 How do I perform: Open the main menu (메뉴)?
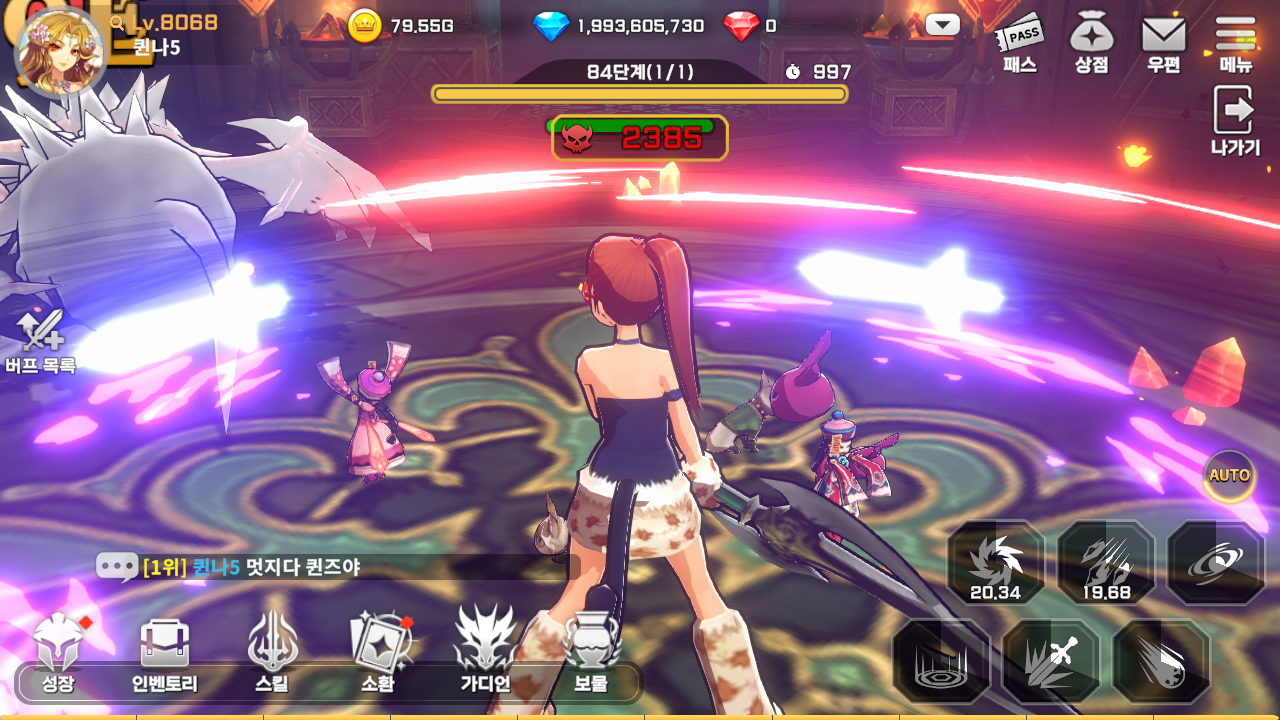(x=1236, y=45)
